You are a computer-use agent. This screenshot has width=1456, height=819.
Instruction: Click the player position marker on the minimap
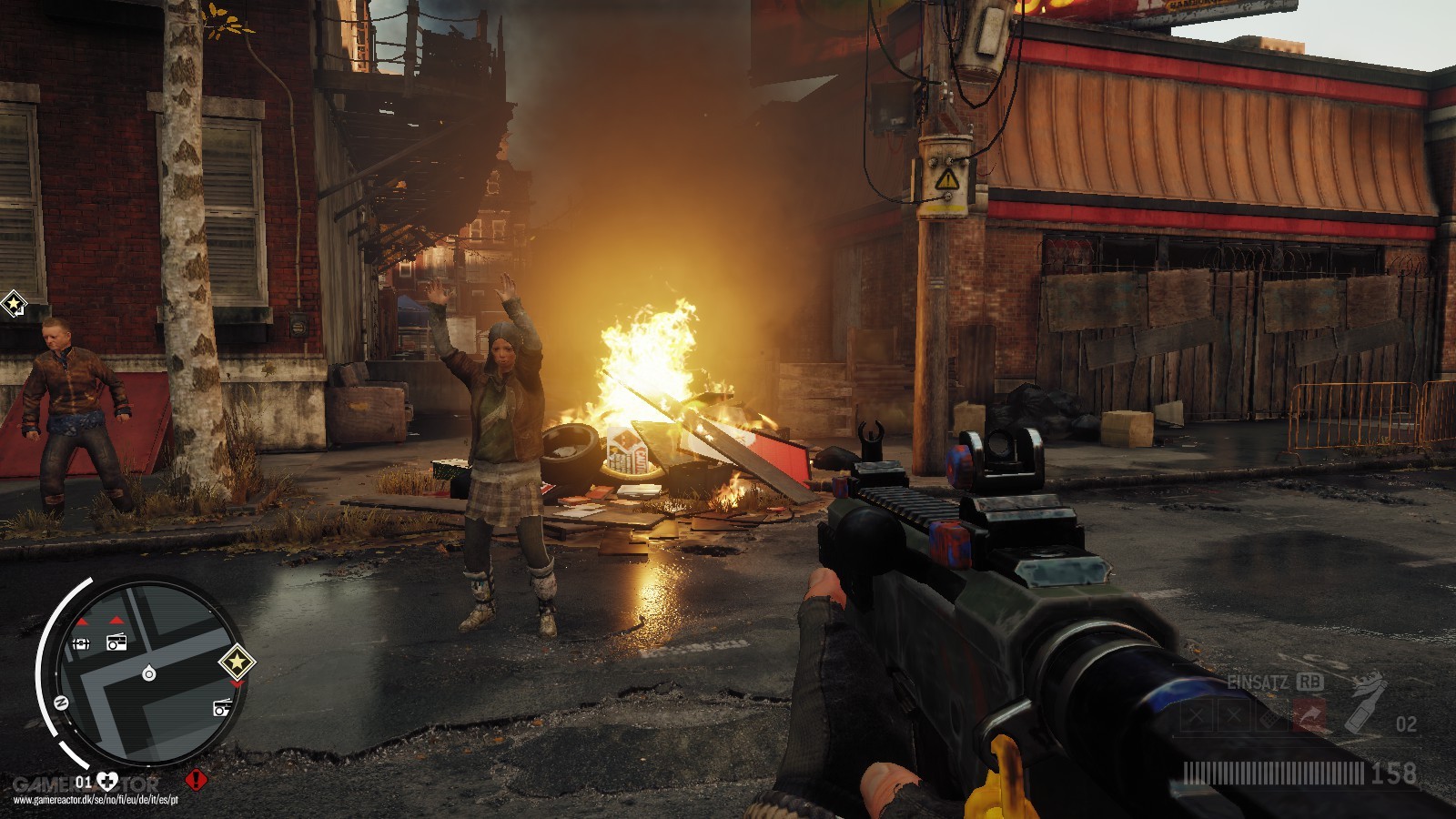(x=149, y=673)
